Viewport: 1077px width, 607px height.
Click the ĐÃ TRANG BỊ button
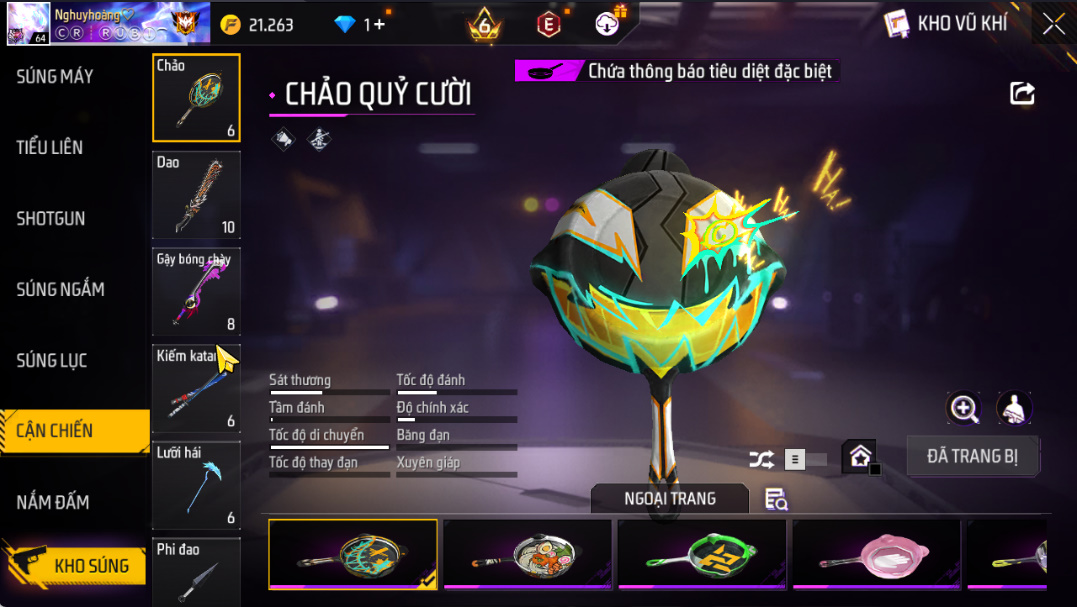972,456
